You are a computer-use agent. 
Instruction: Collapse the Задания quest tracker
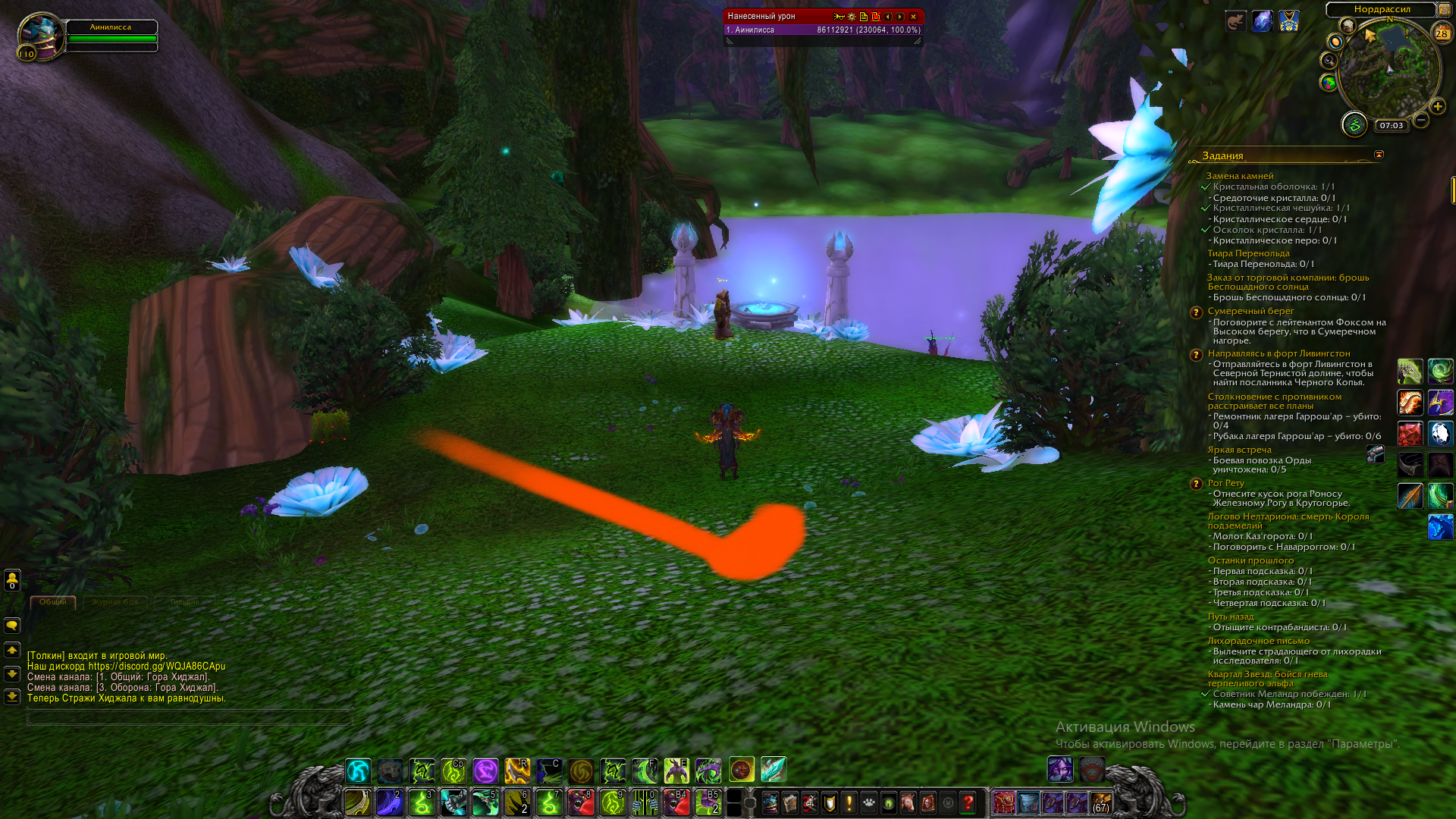click(1379, 155)
